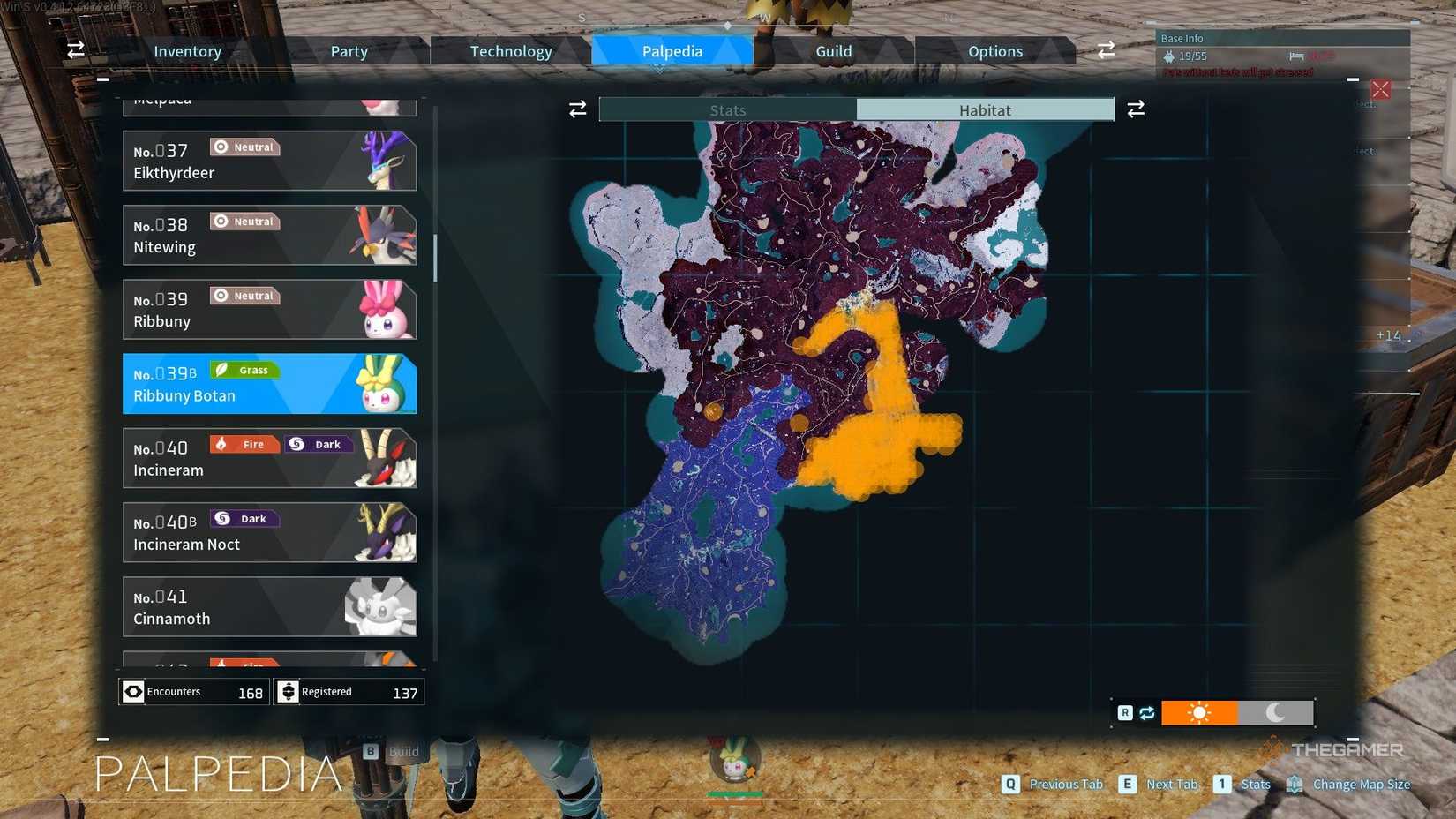Click the Neutral type badge on Eikthyrdeer
The width and height of the screenshot is (1456, 819).
coord(244,147)
